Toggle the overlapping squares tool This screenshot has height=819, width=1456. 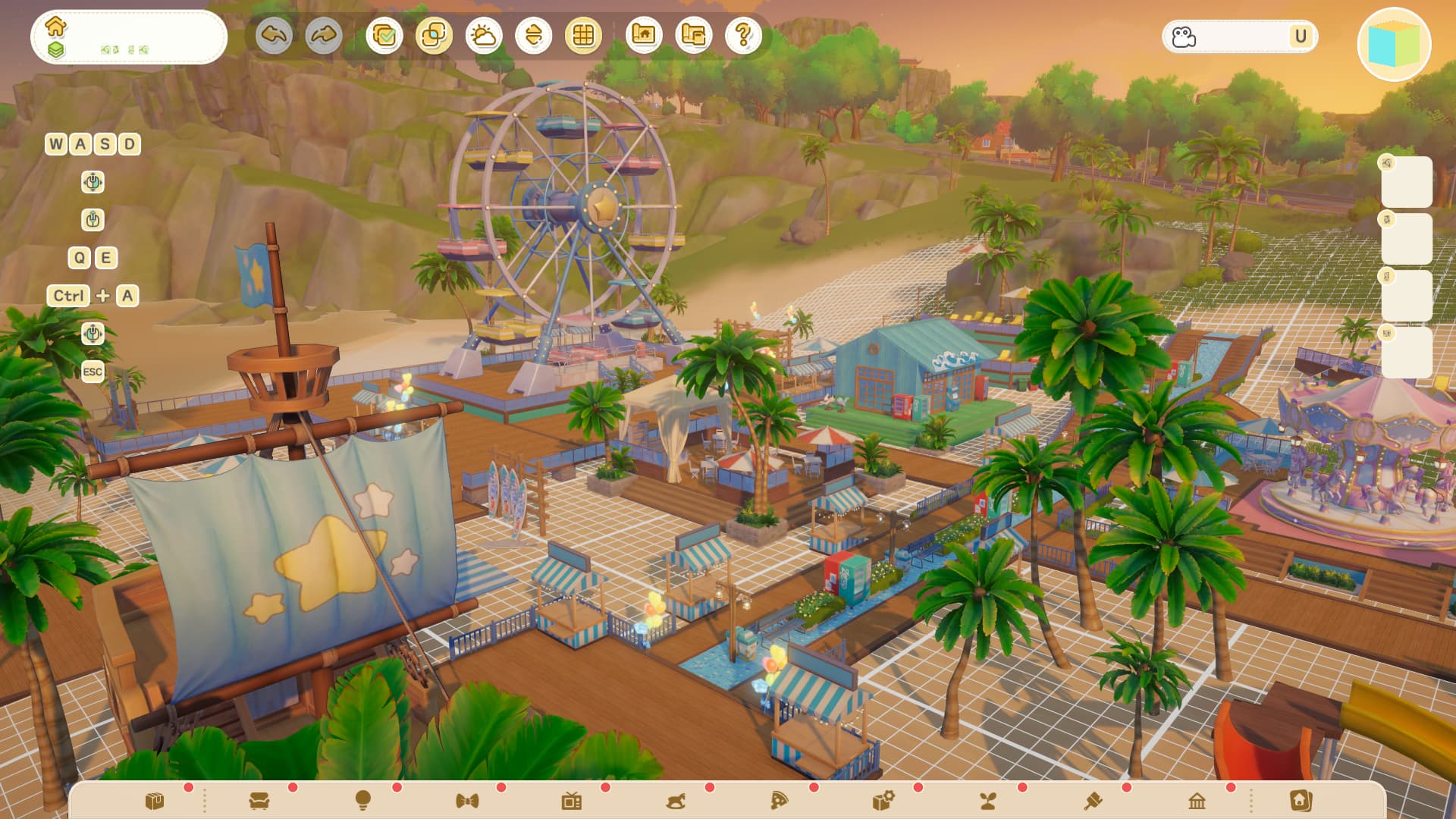point(434,36)
